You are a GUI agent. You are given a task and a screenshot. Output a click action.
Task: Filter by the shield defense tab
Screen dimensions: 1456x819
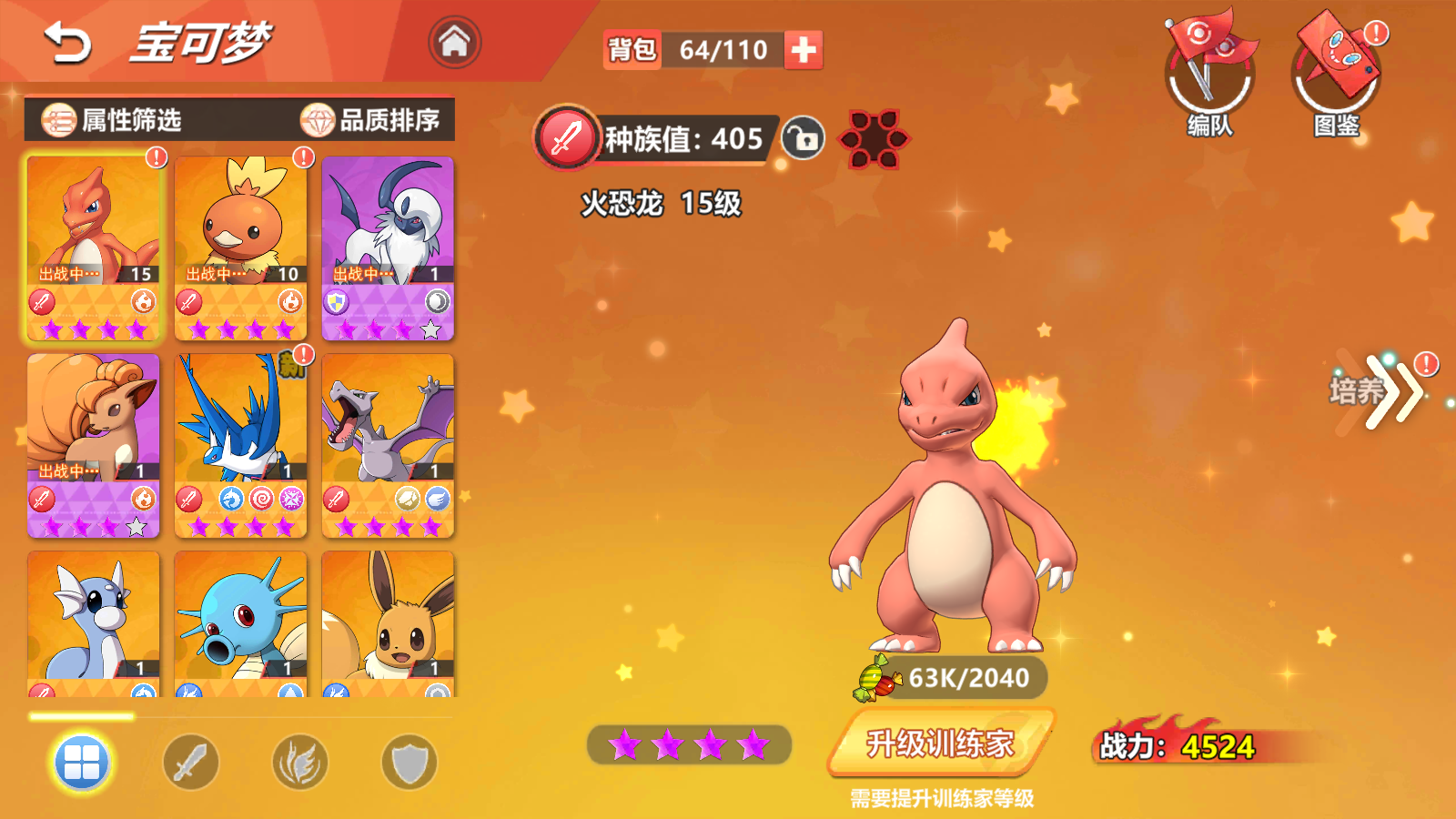pyautogui.click(x=409, y=763)
